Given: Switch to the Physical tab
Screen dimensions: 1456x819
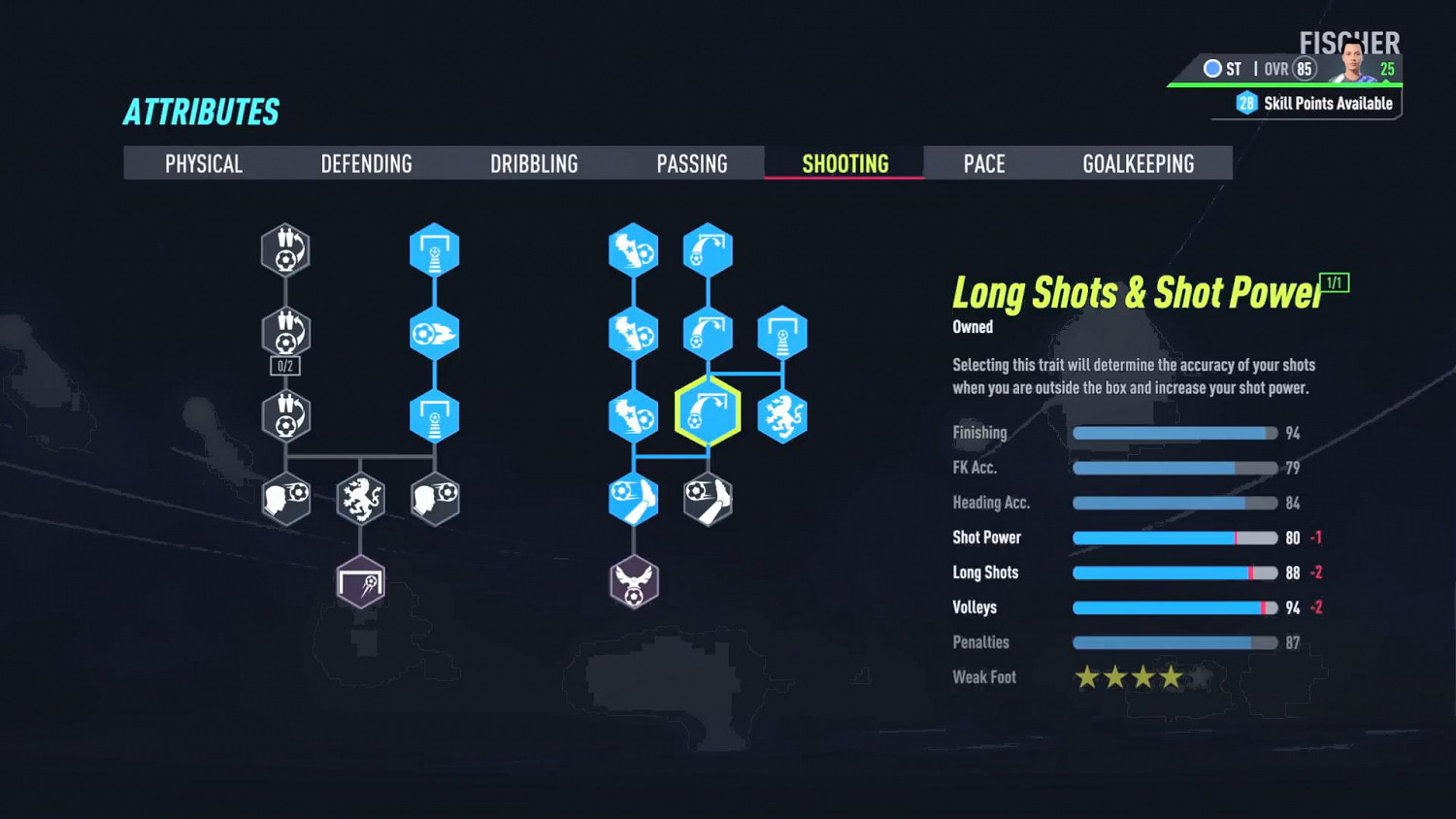Looking at the screenshot, I should tap(203, 164).
